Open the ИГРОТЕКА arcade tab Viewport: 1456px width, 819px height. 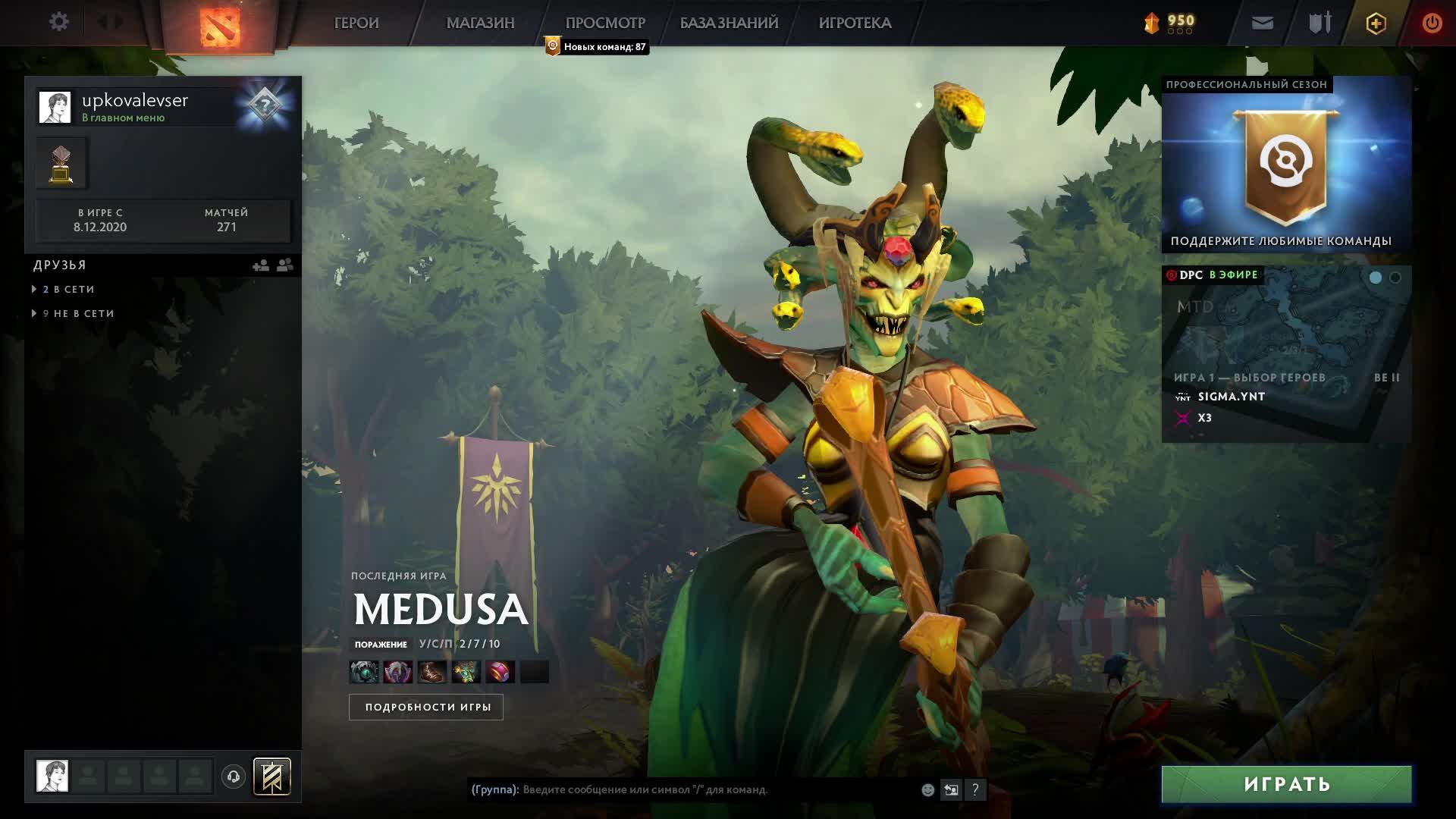point(855,23)
